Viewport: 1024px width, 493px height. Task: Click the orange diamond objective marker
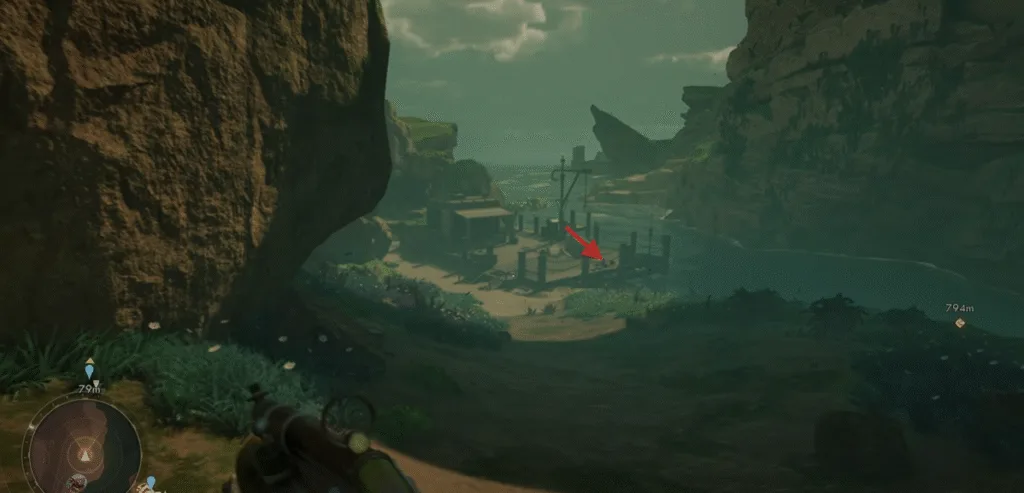click(960, 323)
